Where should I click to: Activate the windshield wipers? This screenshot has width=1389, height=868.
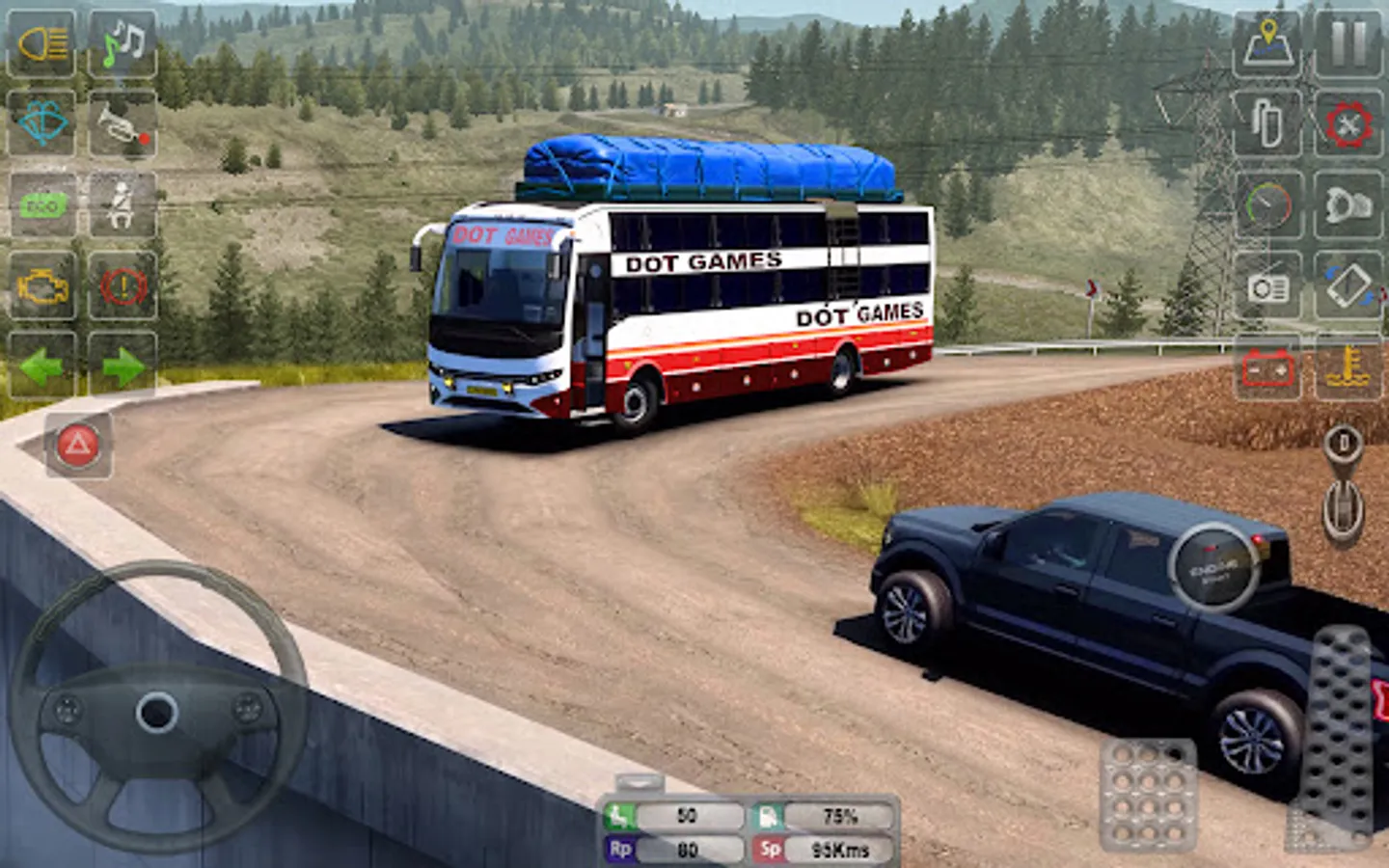41,123
